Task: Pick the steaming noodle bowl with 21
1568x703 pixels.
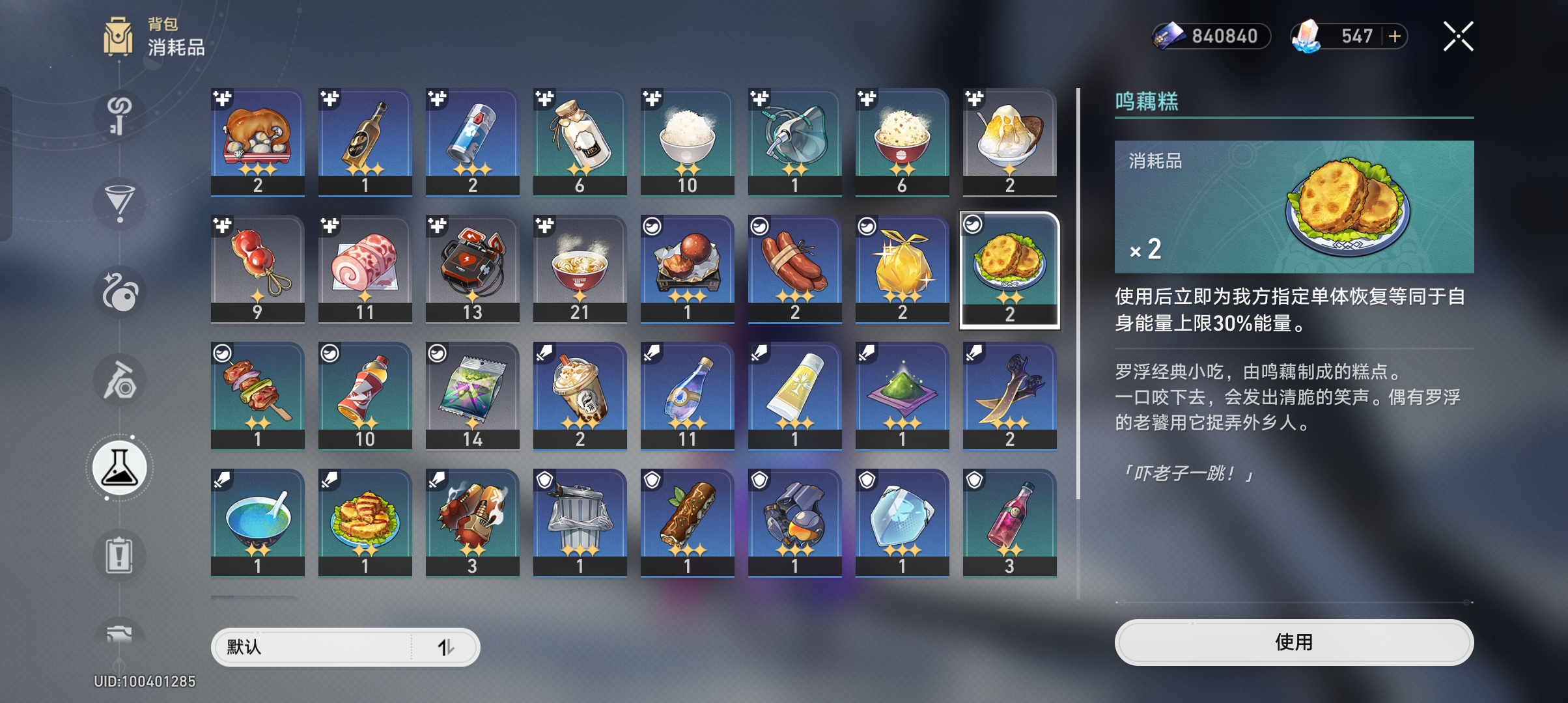Action: pyautogui.click(x=580, y=268)
